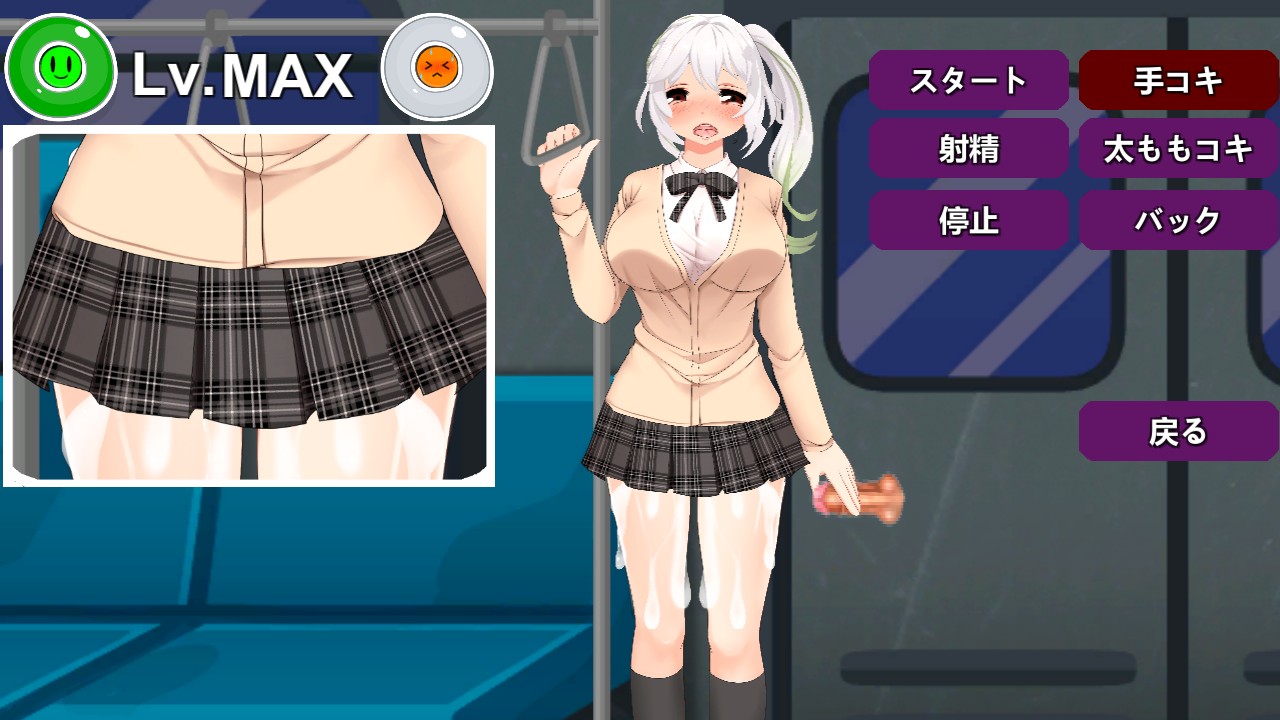1280x720 pixels.
Task: Trigger the 射精 action button
Action: click(968, 150)
